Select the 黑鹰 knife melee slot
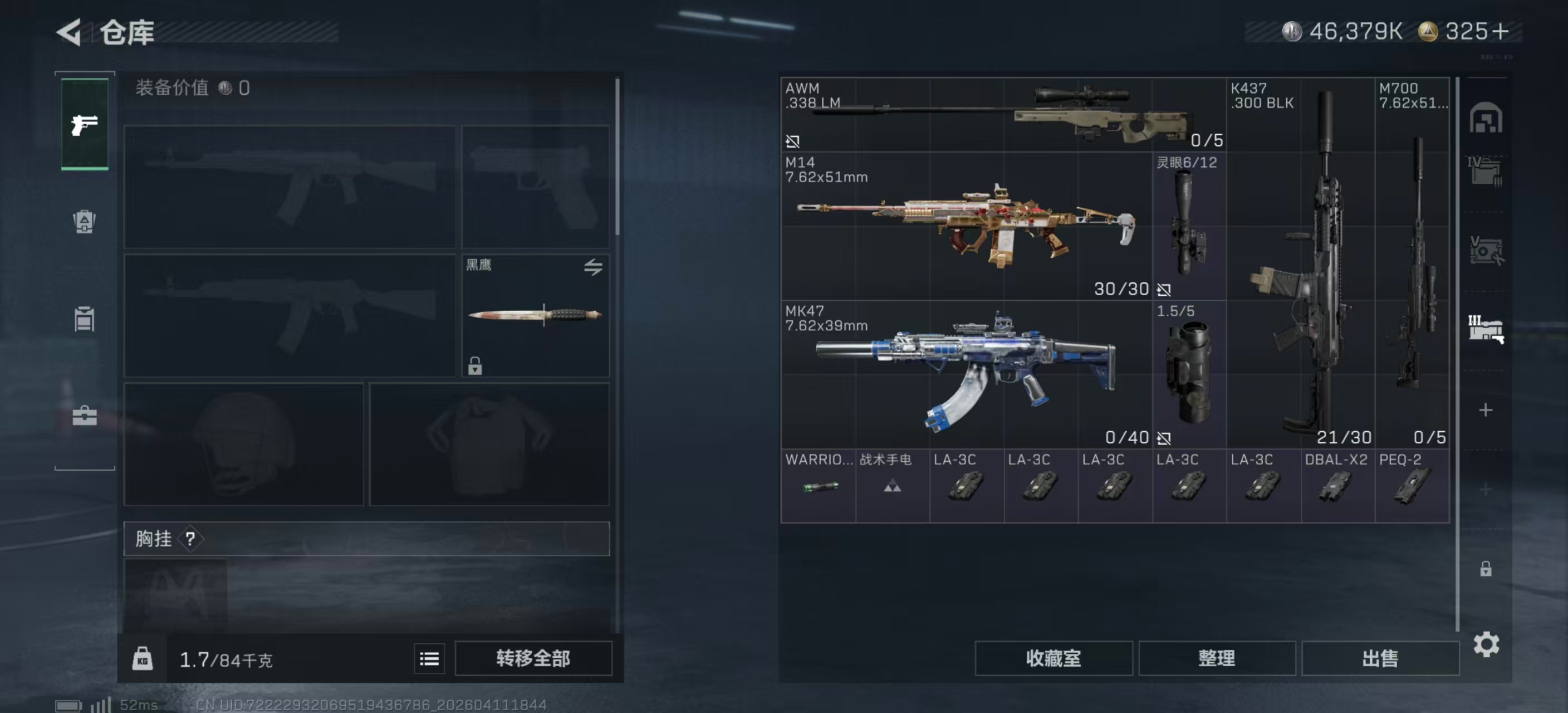 [535, 315]
